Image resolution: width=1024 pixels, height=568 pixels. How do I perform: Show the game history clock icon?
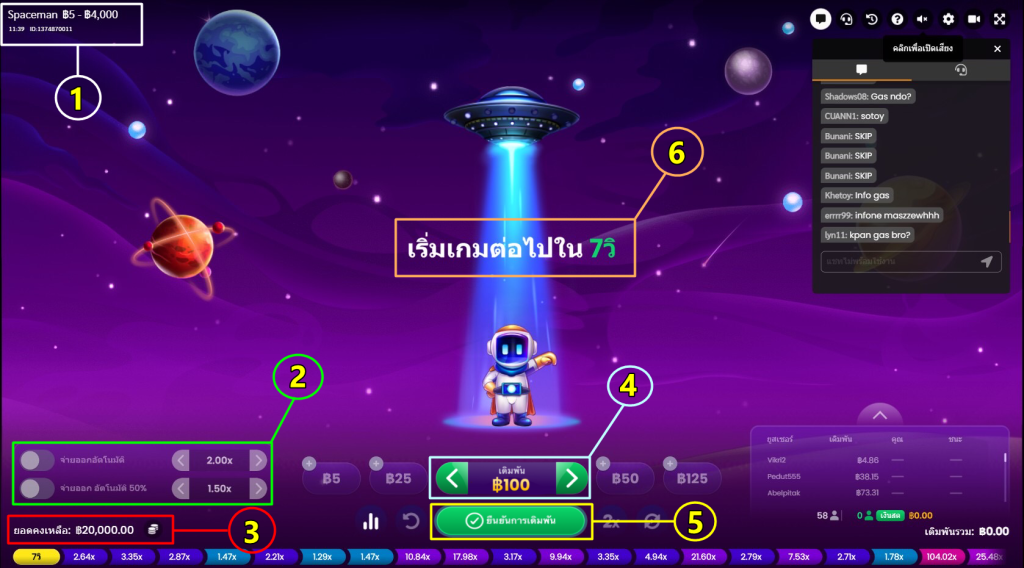pos(871,19)
